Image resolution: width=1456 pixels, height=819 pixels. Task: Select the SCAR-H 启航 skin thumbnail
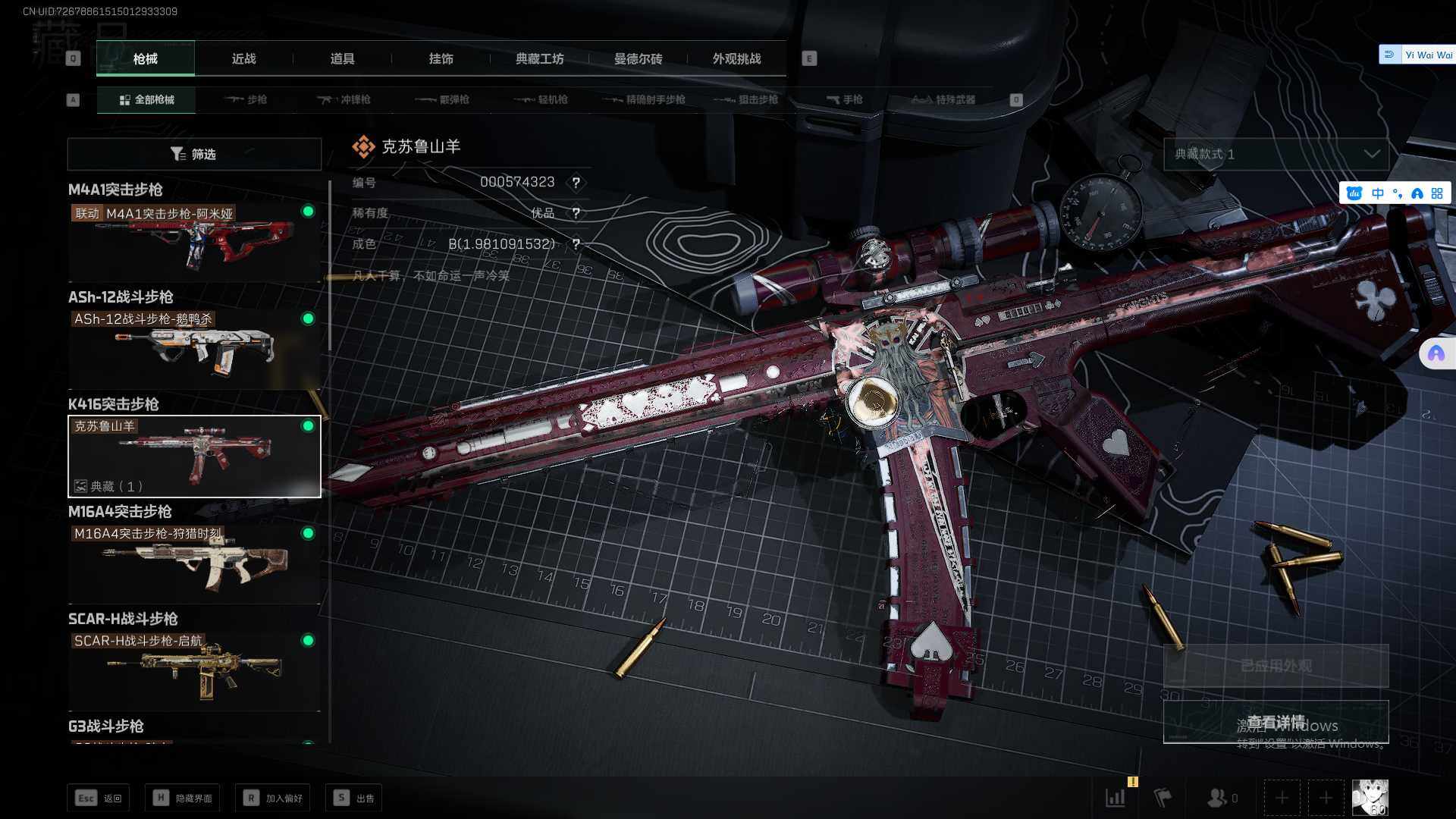point(194,670)
